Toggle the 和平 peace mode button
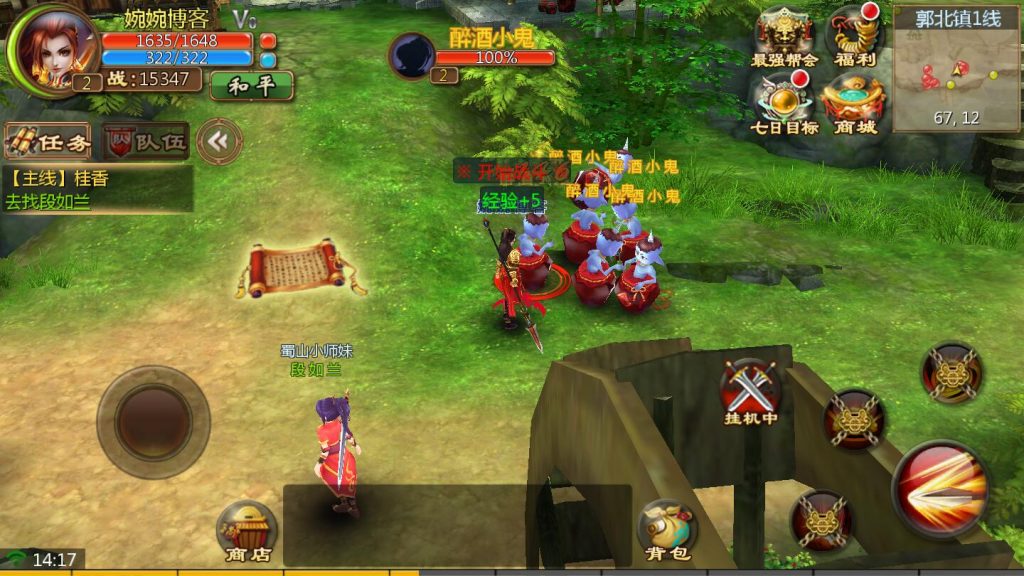This screenshot has width=1024, height=576. [x=251, y=86]
